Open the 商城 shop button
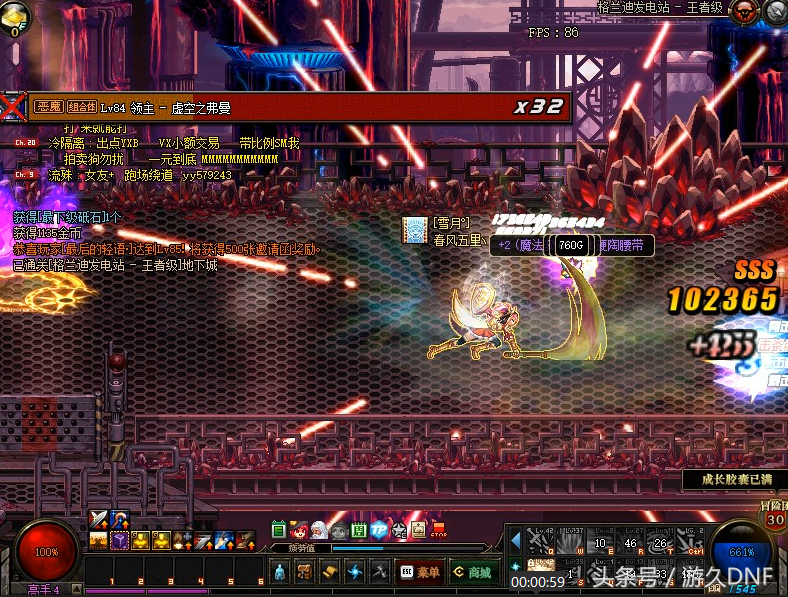 (x=471, y=572)
